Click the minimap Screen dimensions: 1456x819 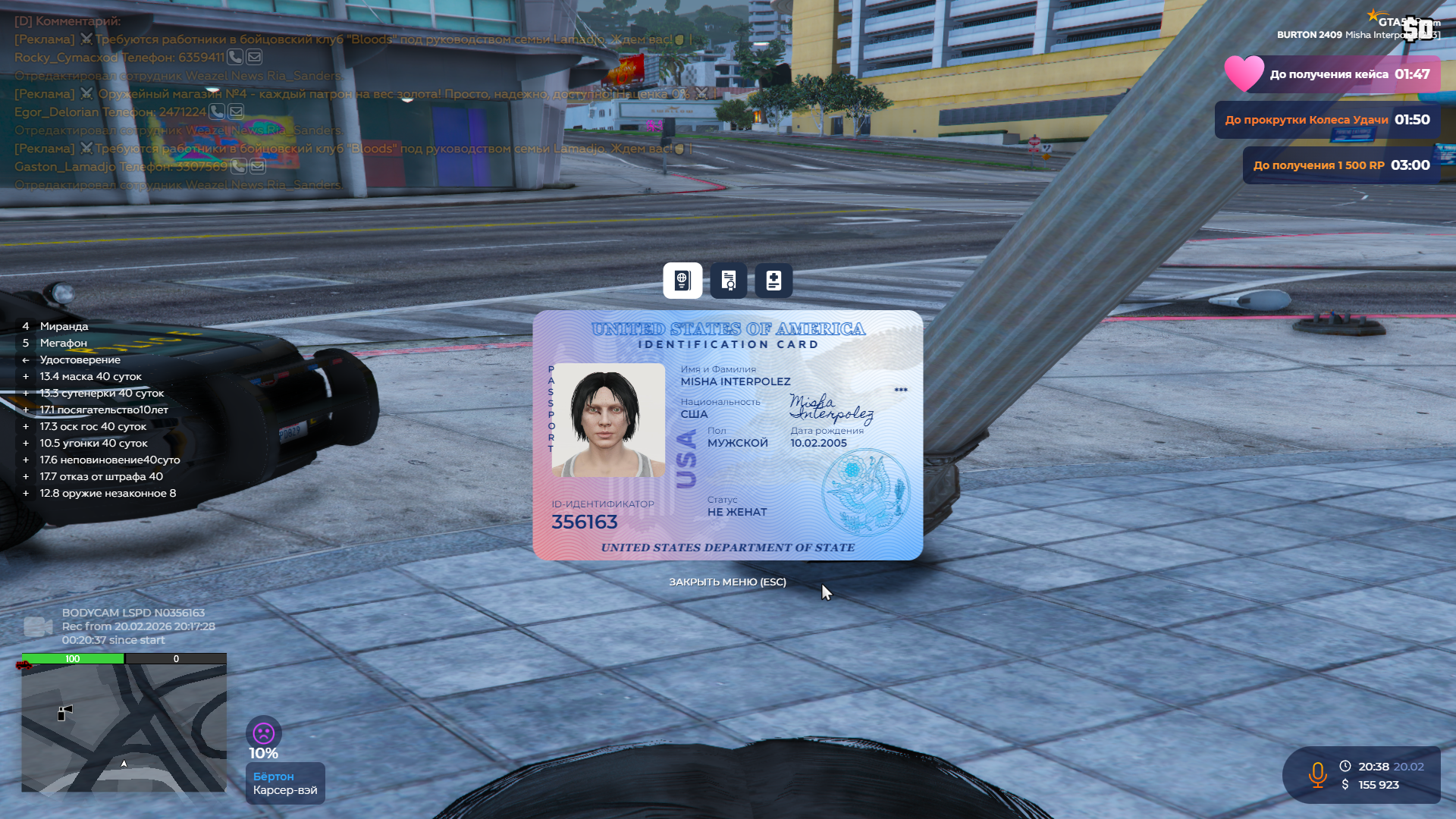tap(124, 728)
